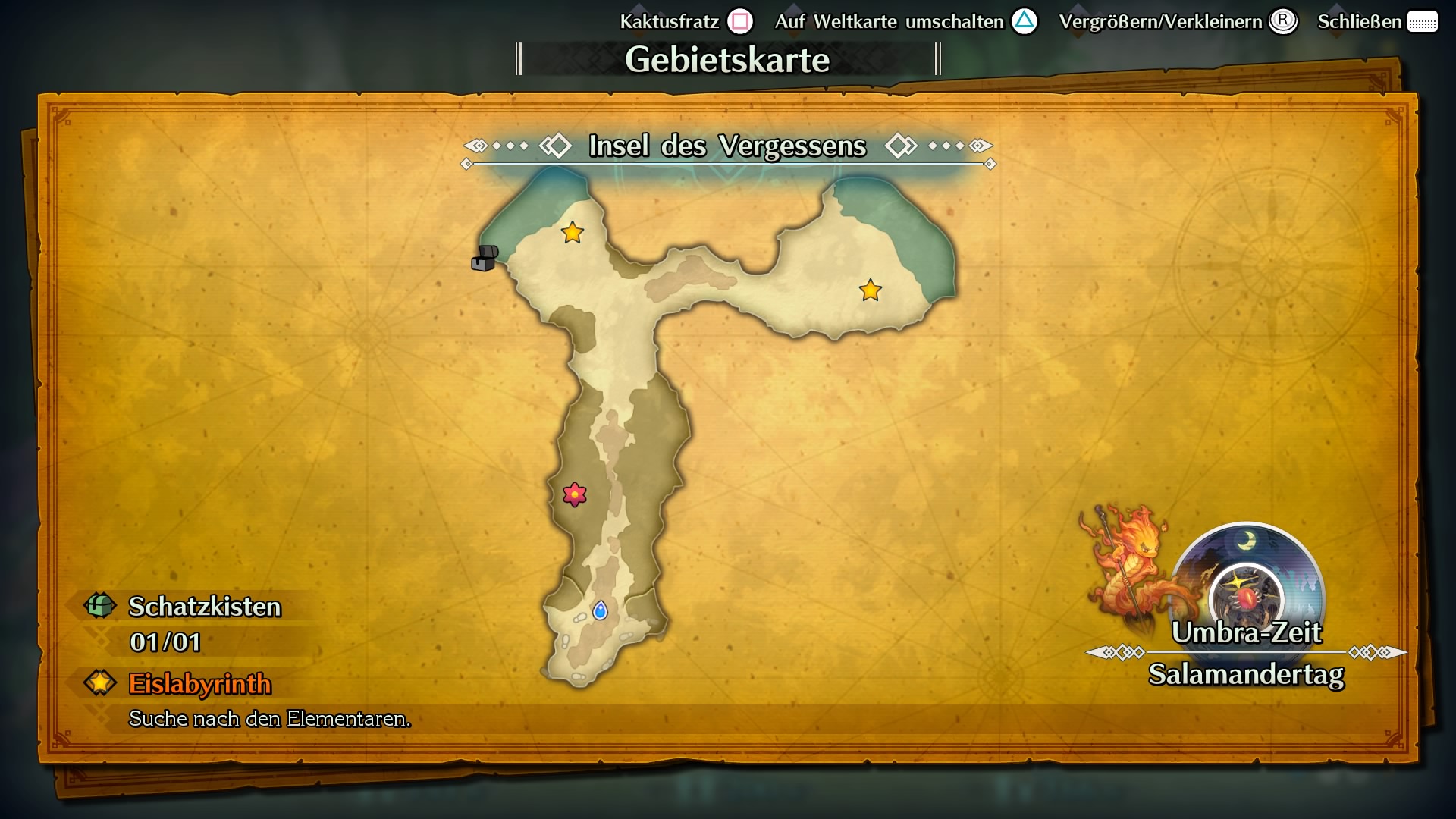This screenshot has width=1456, height=819.
Task: Click the Insel des Vergessens header
Action: coord(726,147)
